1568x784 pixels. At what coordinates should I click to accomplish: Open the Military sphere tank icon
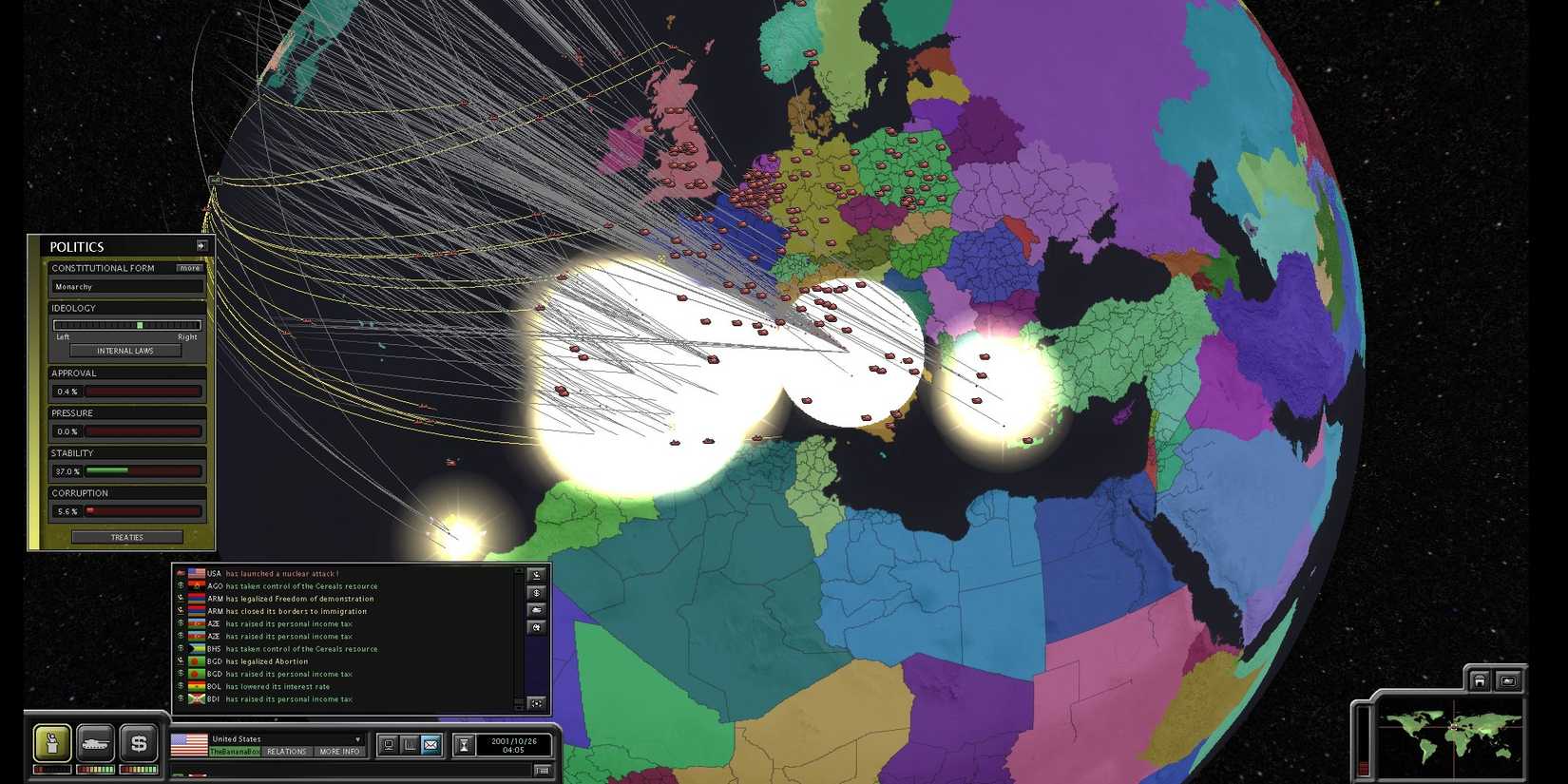(95, 744)
